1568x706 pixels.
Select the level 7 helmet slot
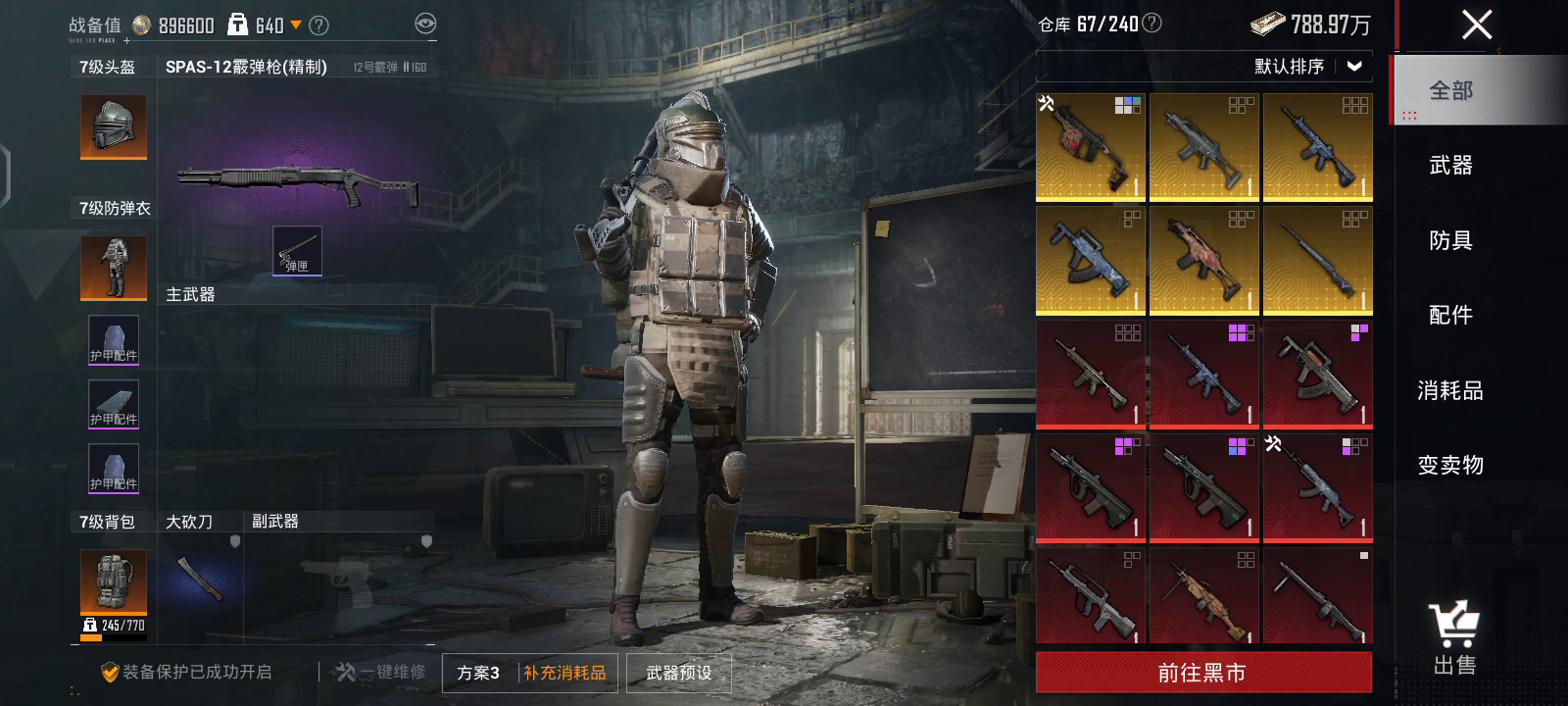pyautogui.click(x=114, y=126)
